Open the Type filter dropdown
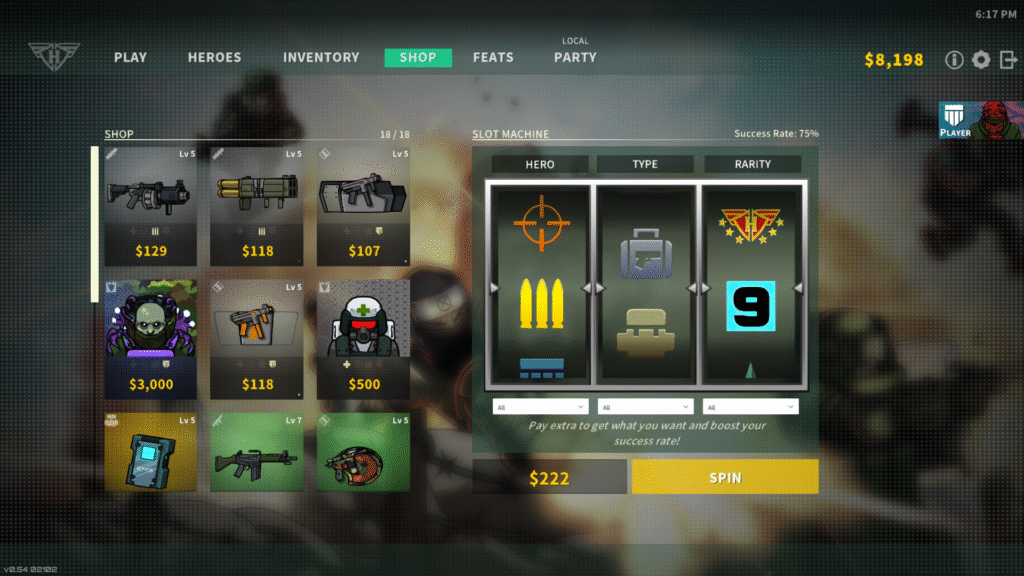 click(645, 407)
